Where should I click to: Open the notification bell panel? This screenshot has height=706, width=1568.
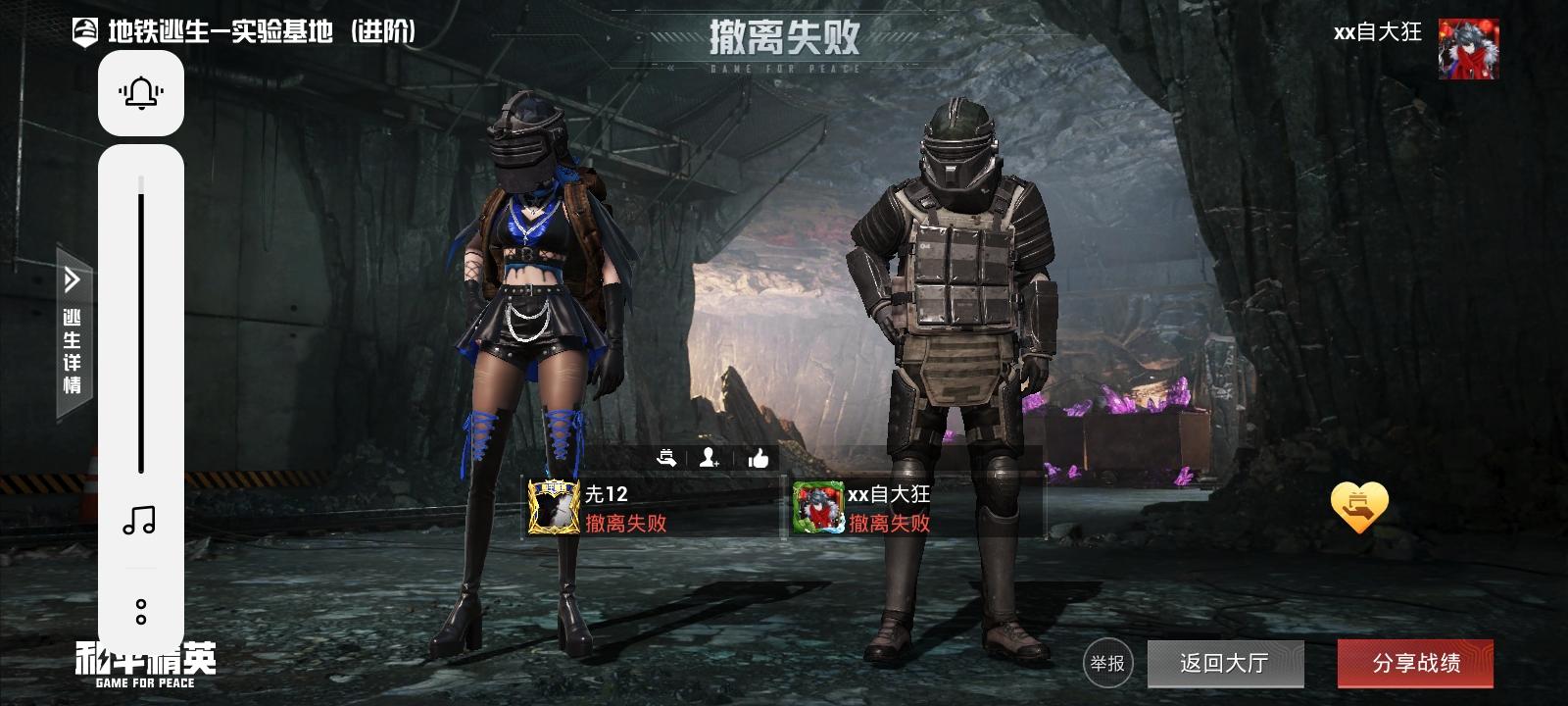(x=140, y=91)
